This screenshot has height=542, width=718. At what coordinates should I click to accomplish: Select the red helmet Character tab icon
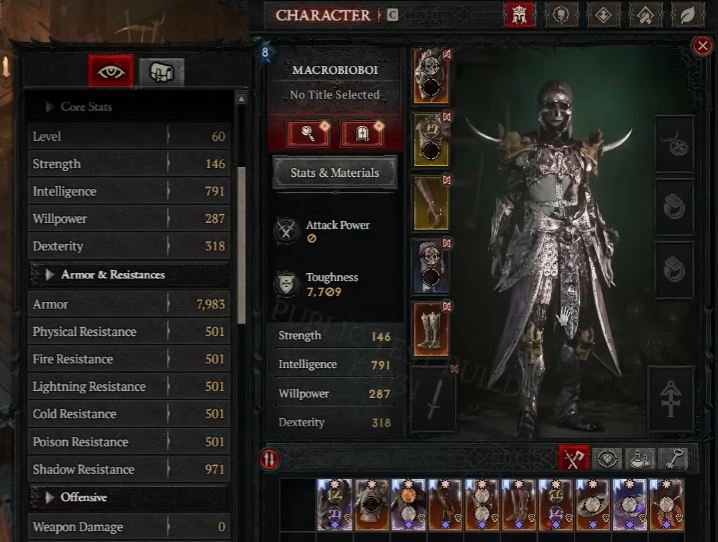[x=519, y=15]
